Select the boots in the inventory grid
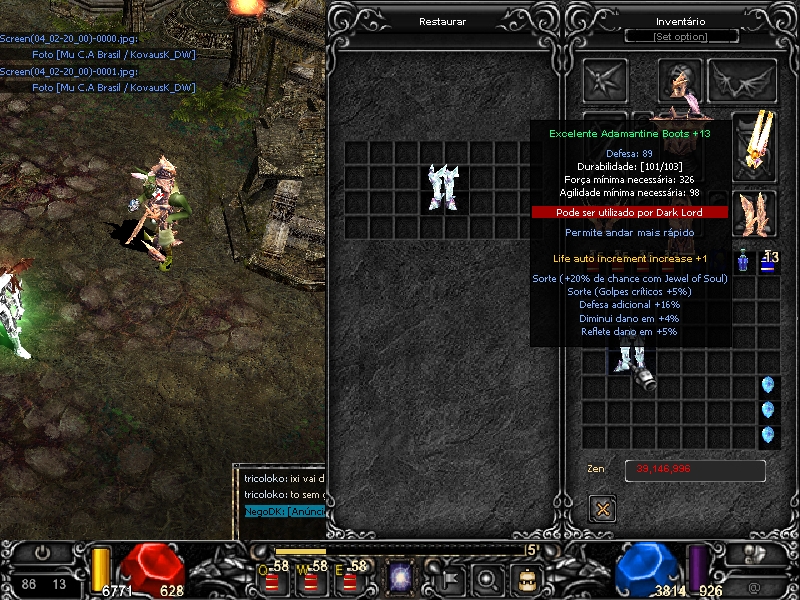 click(632, 365)
